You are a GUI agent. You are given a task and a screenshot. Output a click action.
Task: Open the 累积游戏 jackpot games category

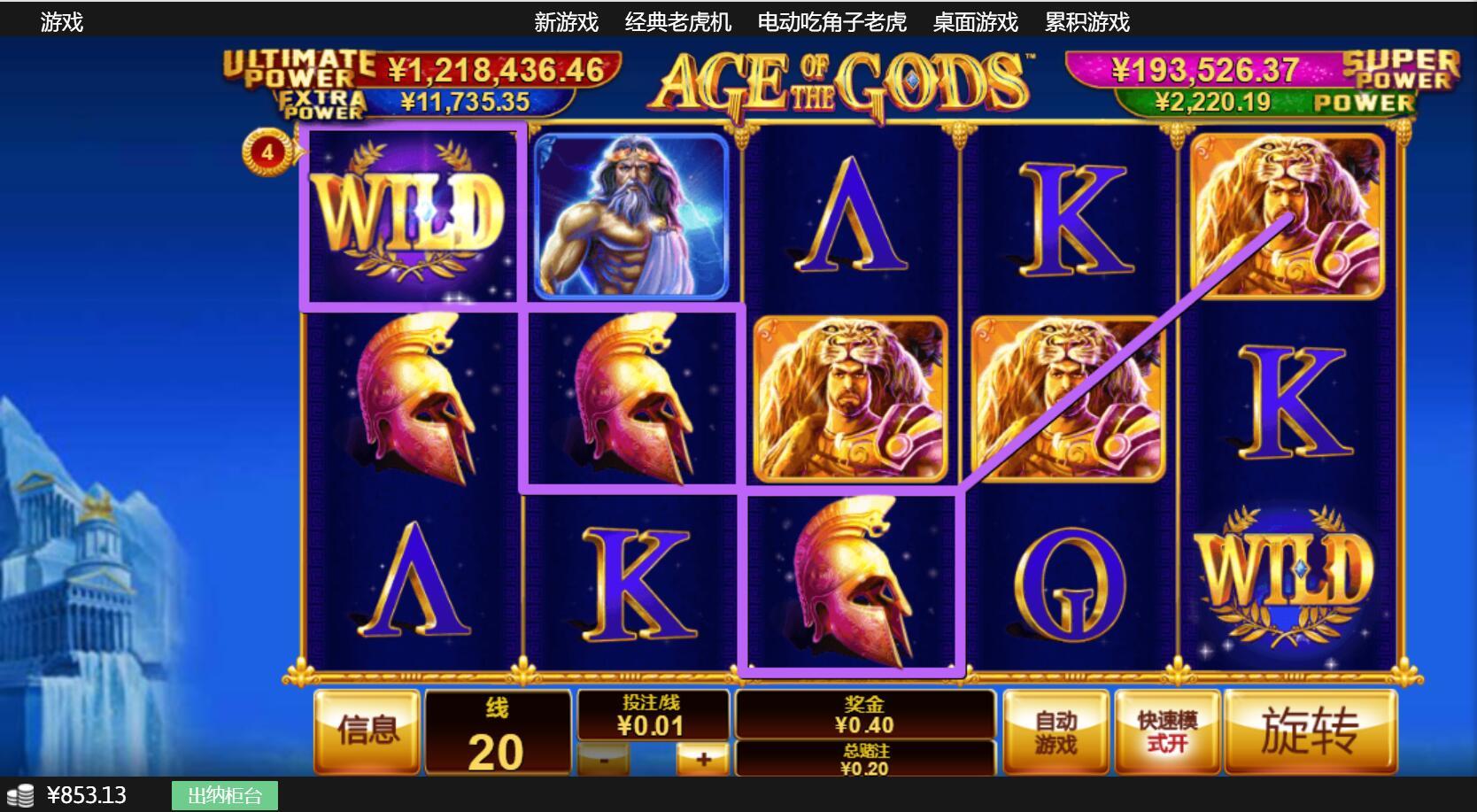click(x=1086, y=21)
